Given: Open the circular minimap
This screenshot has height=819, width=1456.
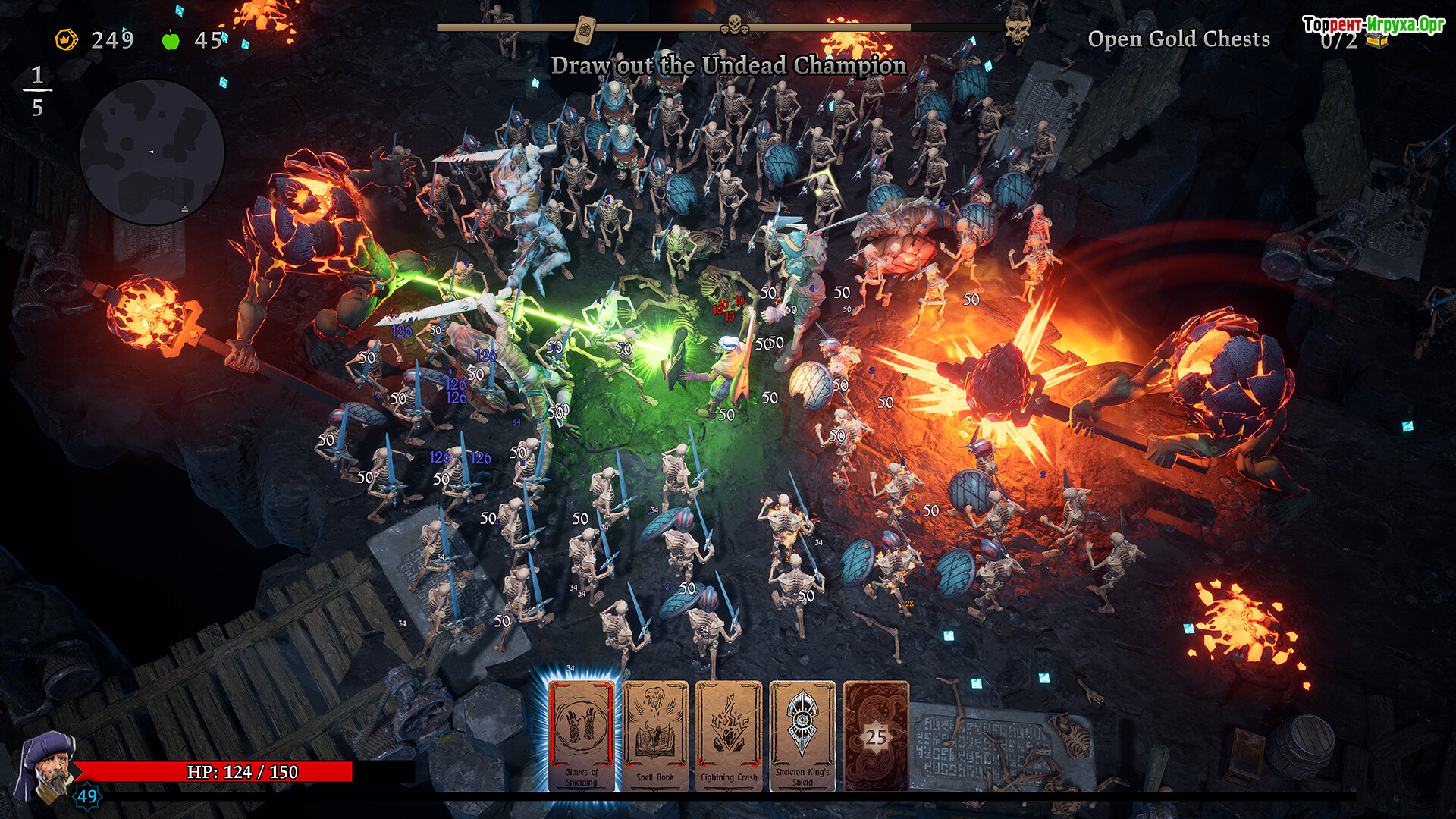Looking at the screenshot, I should pos(152,152).
